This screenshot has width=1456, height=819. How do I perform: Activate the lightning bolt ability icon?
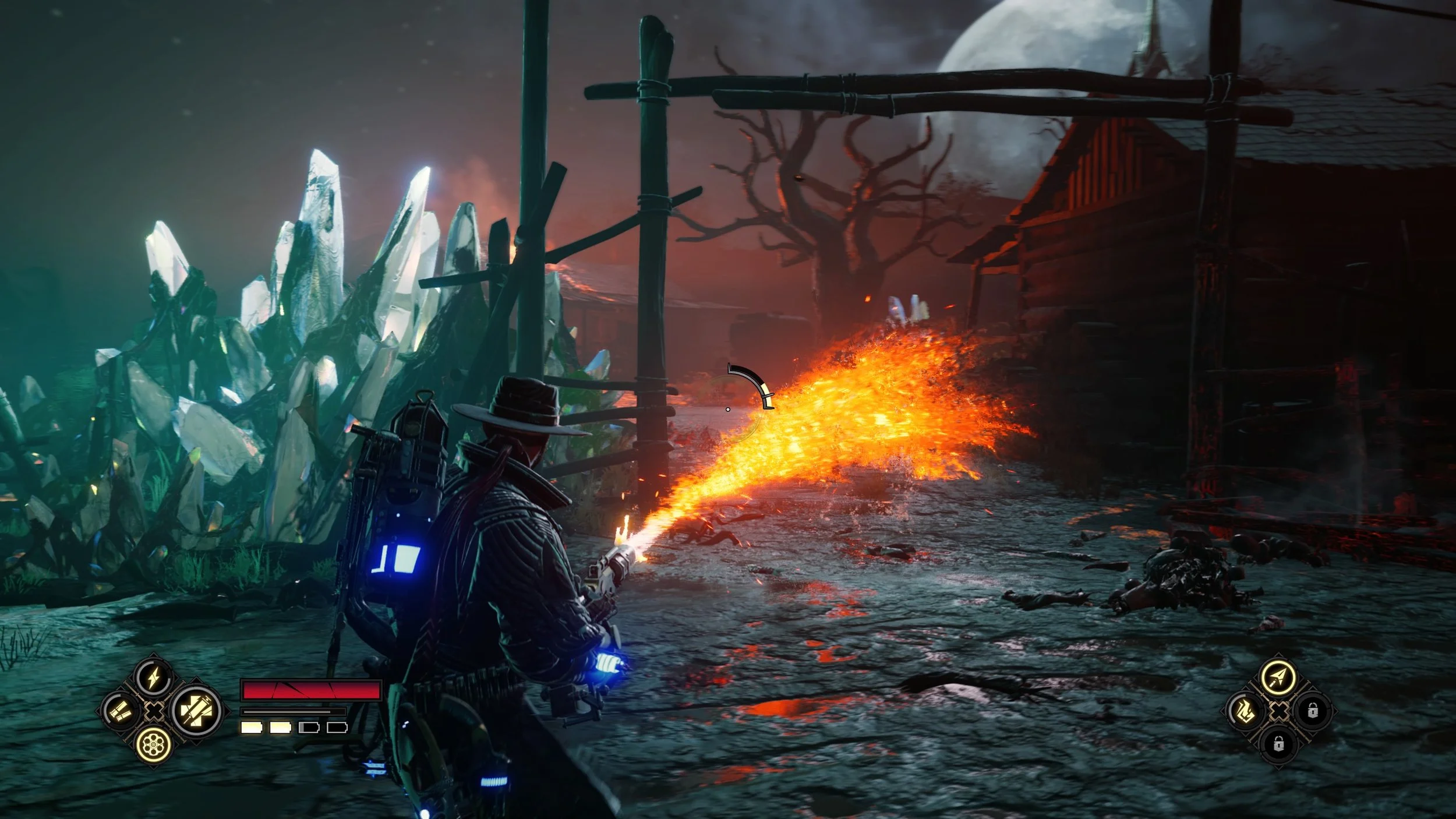point(154,677)
